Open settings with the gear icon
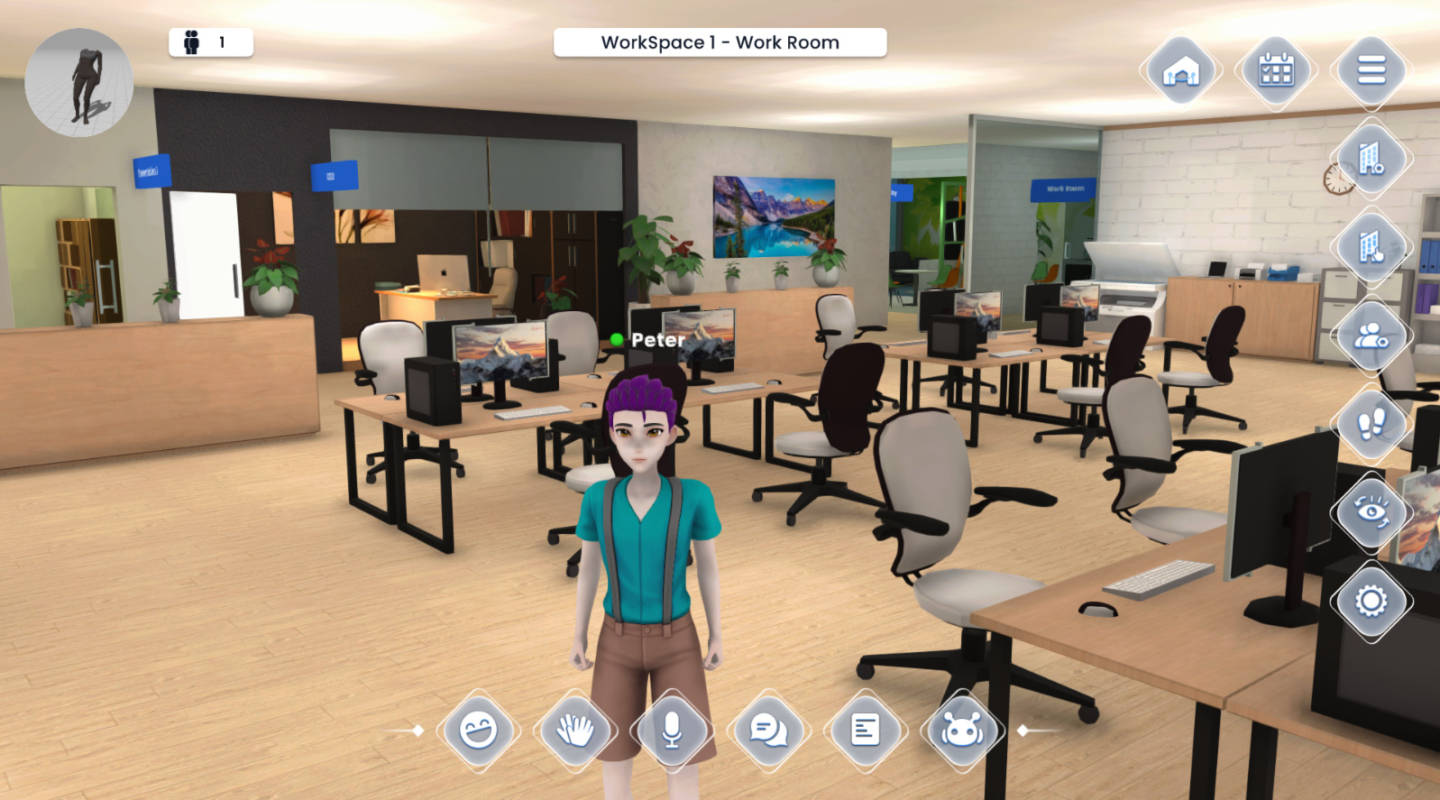This screenshot has height=800, width=1440. click(x=1371, y=600)
